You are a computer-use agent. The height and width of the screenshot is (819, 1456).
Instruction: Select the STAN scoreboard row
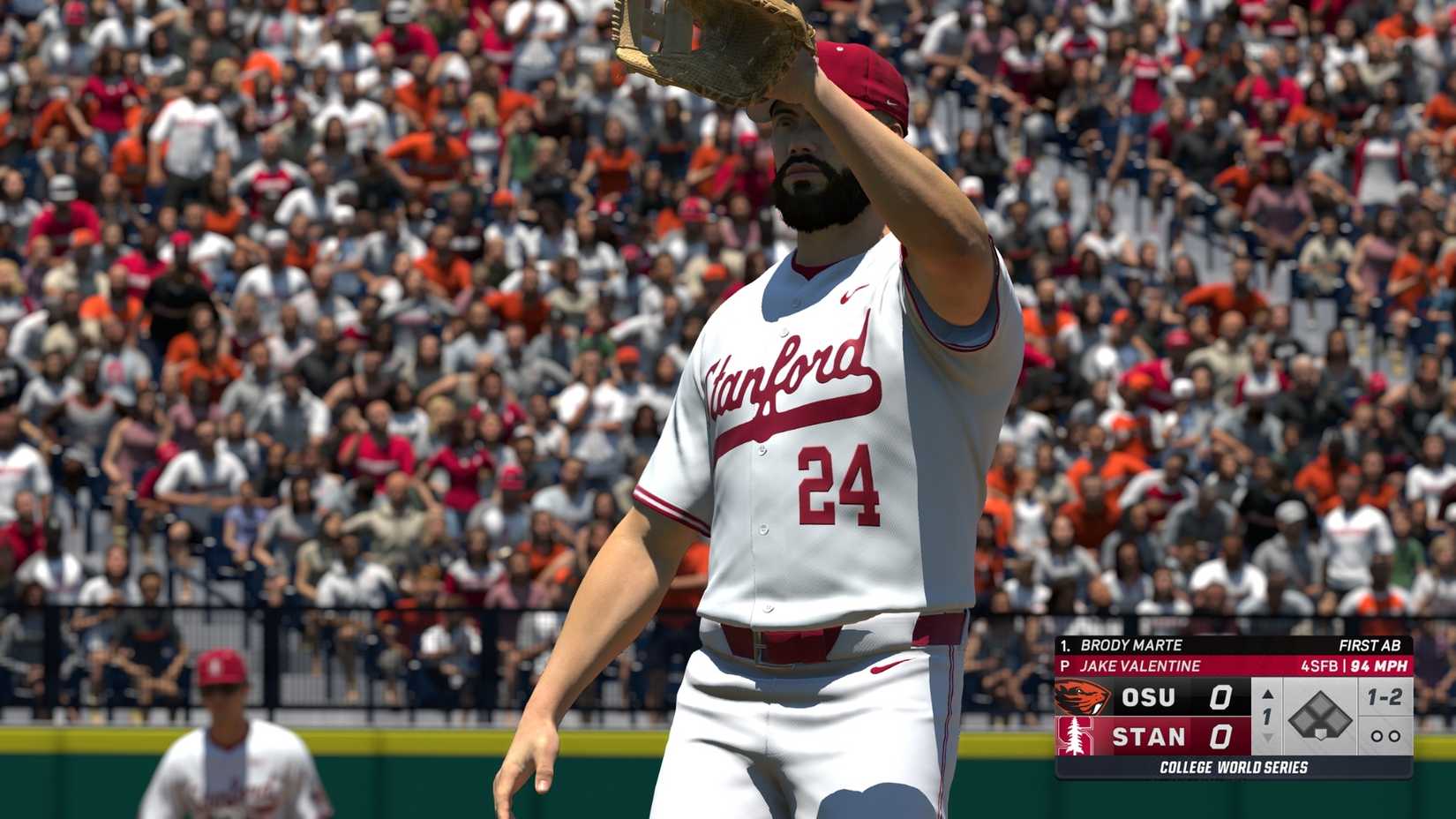(1149, 735)
